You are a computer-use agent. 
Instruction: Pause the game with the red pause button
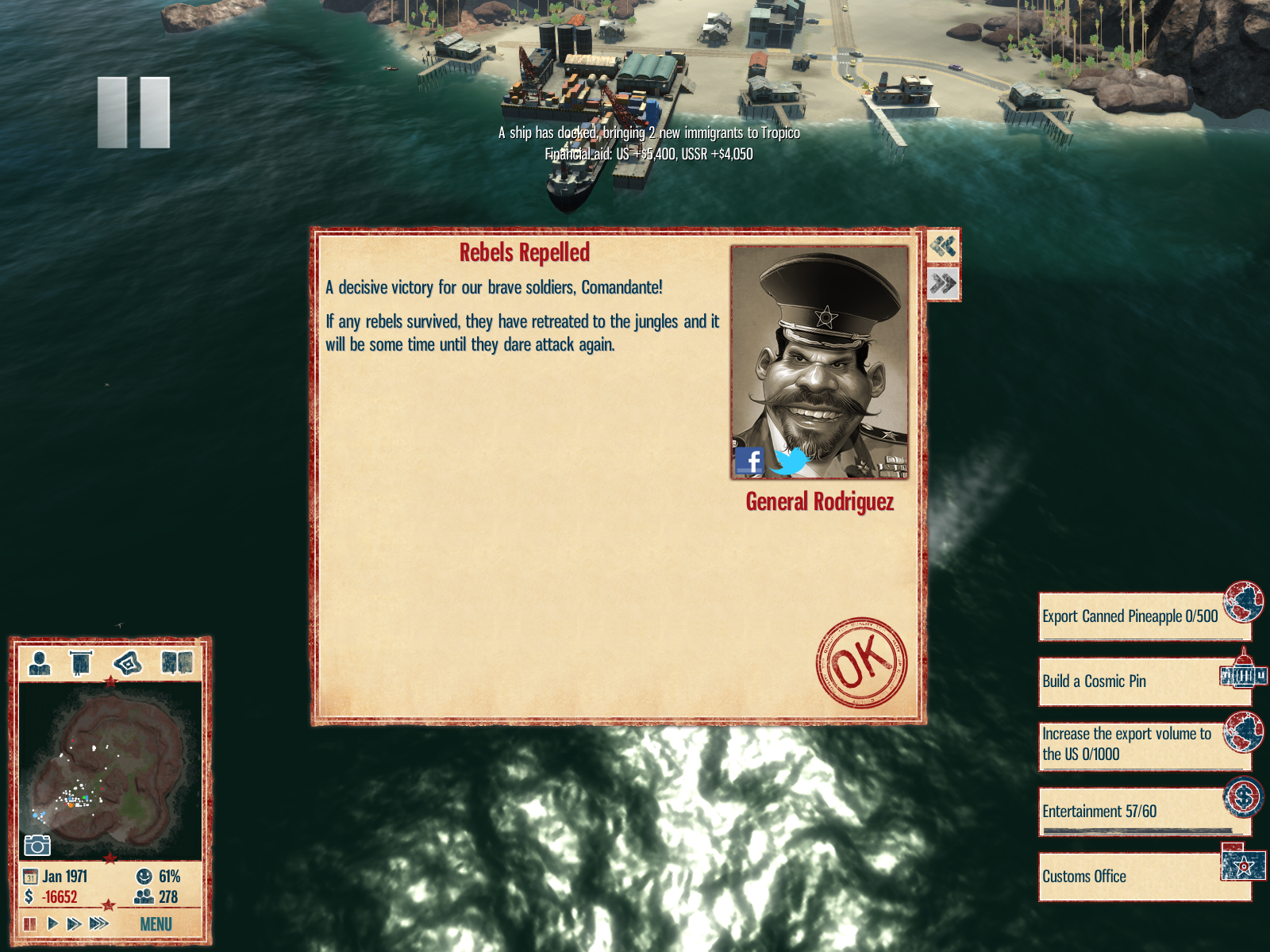tap(30, 923)
